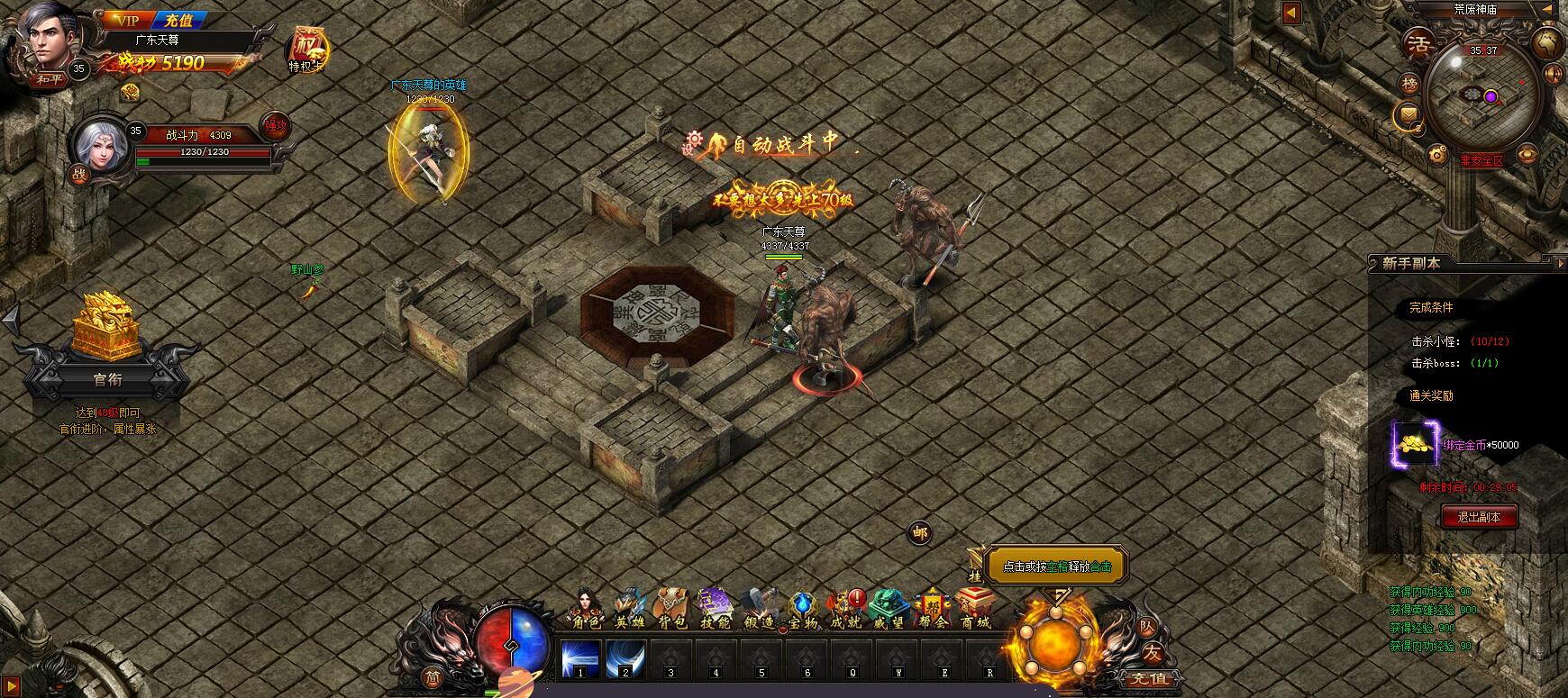Open the world map globe icon

click(1548, 41)
